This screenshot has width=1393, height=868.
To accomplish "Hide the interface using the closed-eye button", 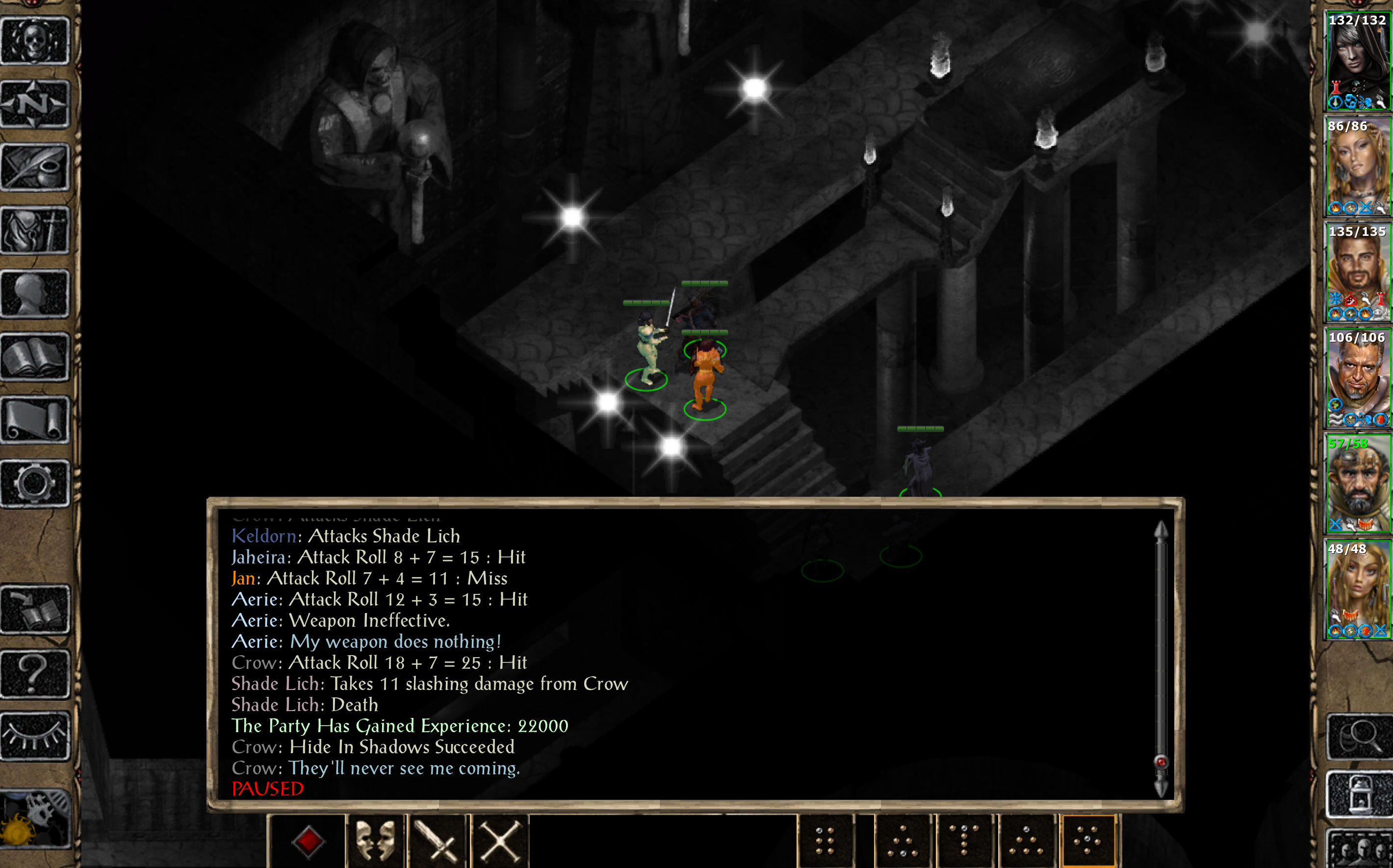I will [x=35, y=736].
